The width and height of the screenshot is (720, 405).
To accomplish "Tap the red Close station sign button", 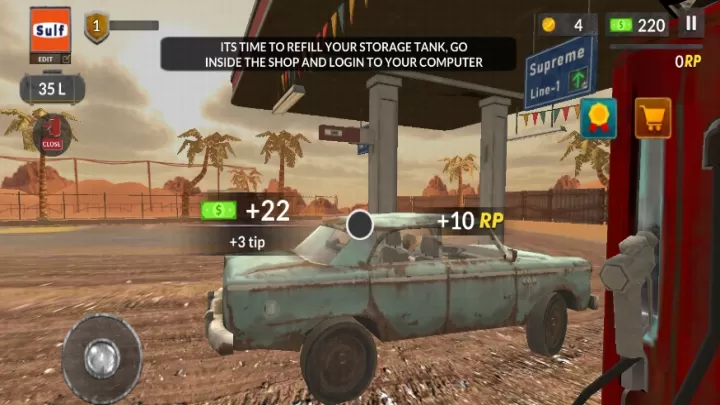I will [53, 133].
